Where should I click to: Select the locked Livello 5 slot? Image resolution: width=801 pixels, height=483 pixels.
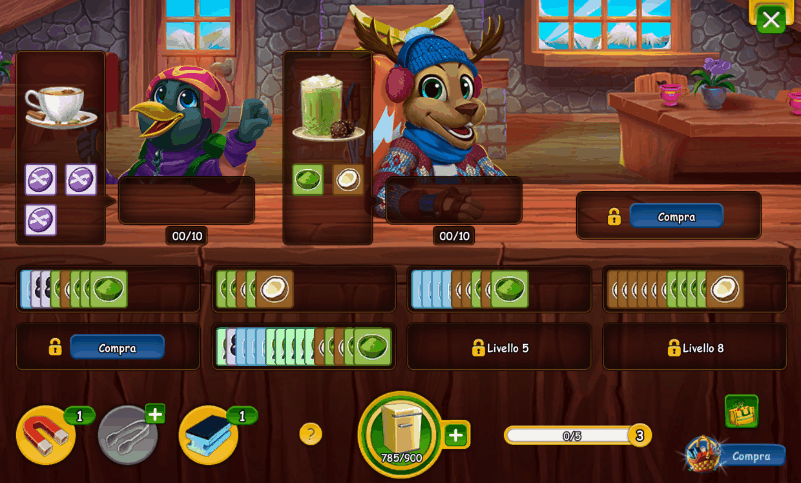pyautogui.click(x=498, y=348)
